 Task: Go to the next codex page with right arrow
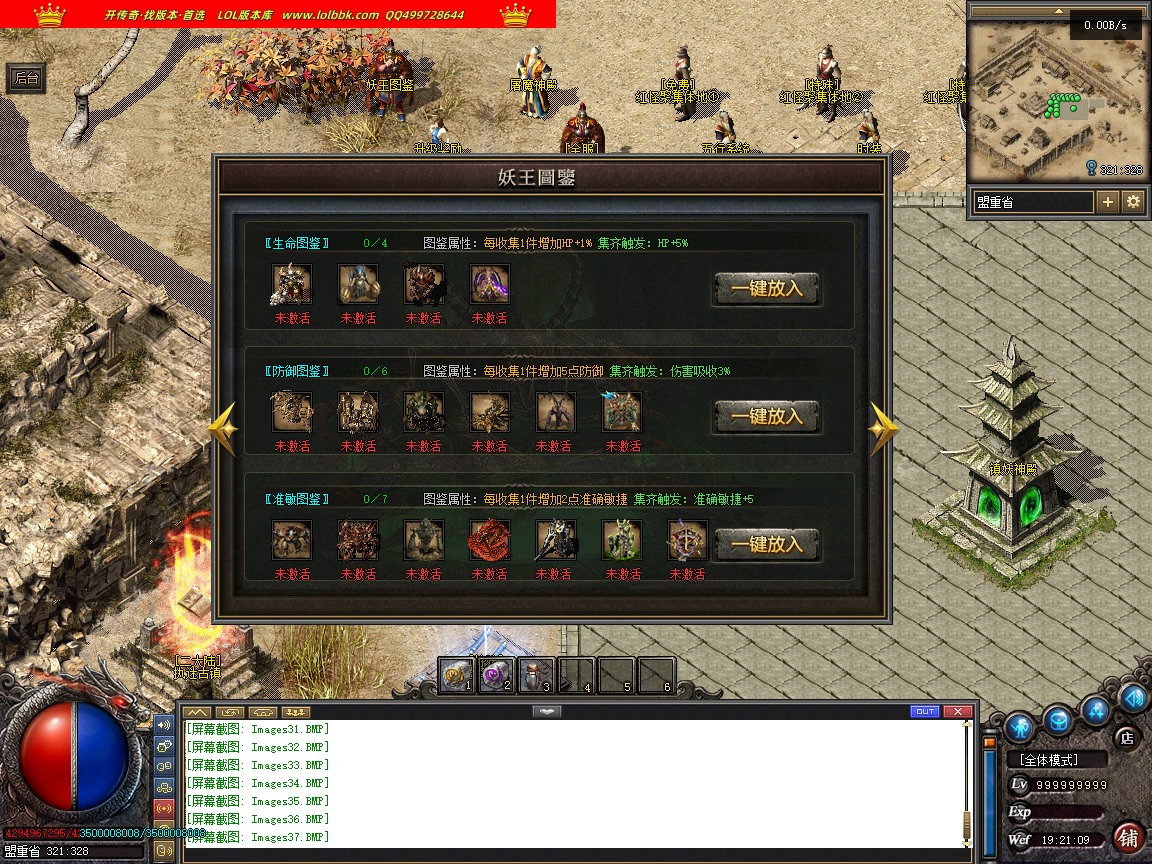pos(883,429)
